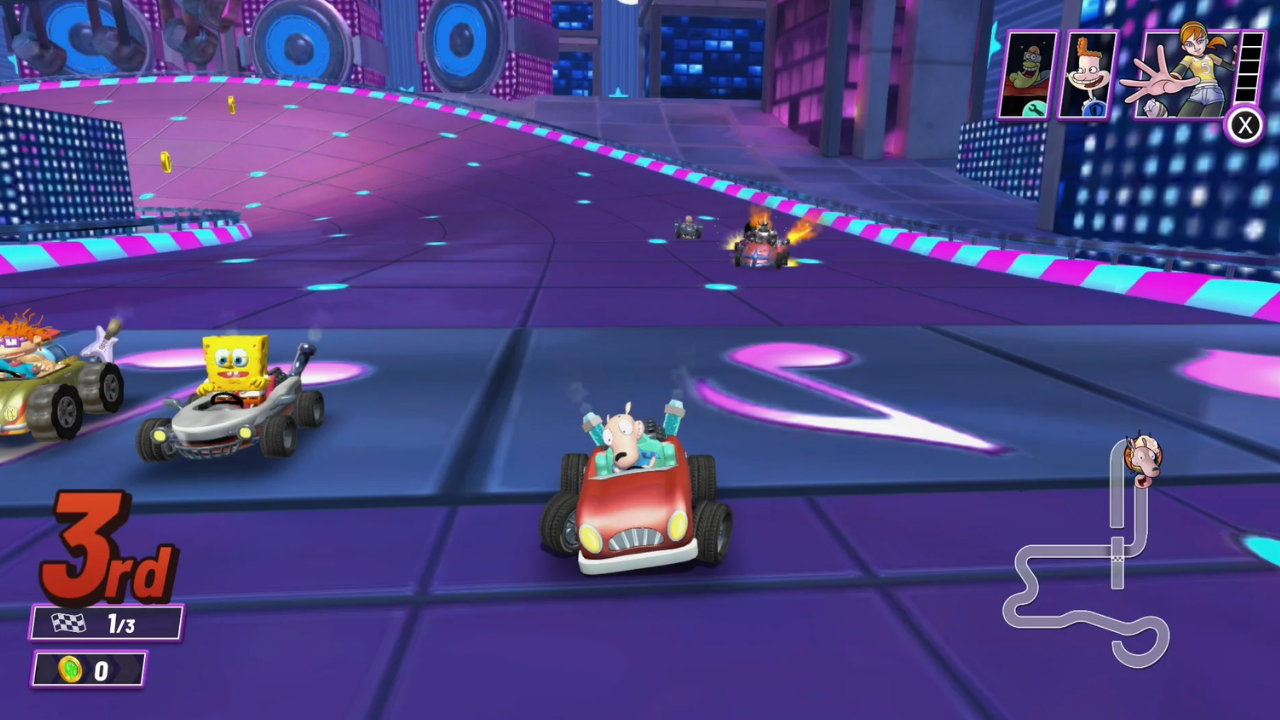Click the green coin counter icon
This screenshot has height=720, width=1280.
pos(69,670)
